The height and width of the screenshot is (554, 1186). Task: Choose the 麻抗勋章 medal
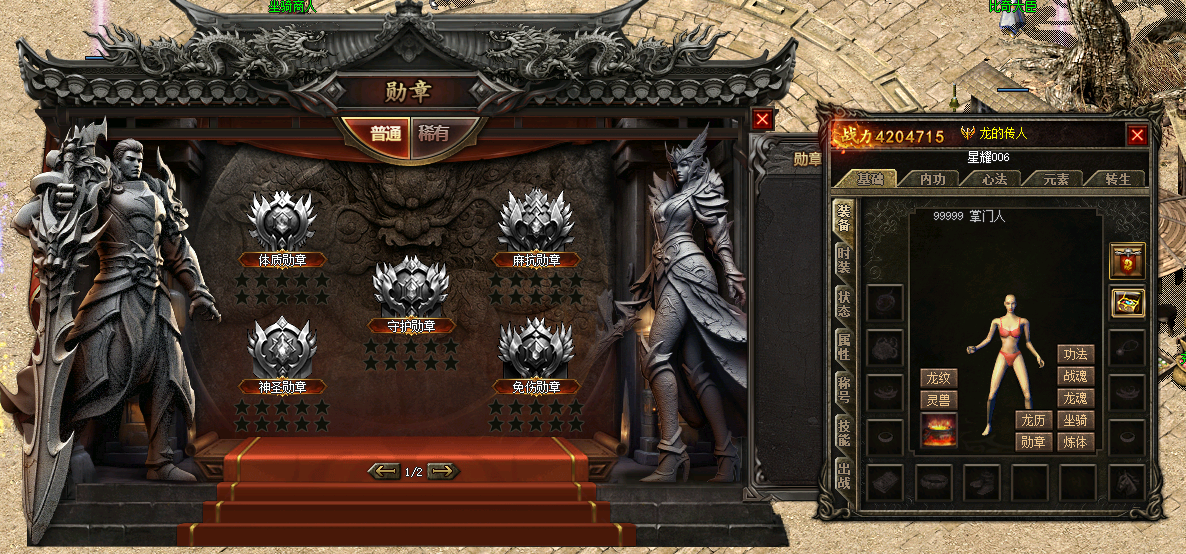coord(536,222)
